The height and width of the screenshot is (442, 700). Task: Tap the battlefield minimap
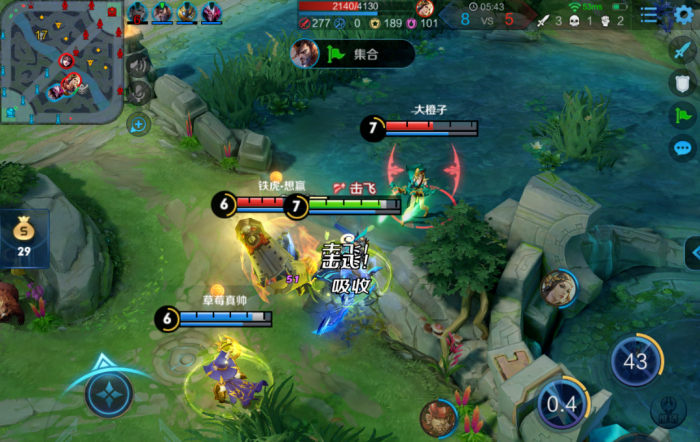pos(61,61)
